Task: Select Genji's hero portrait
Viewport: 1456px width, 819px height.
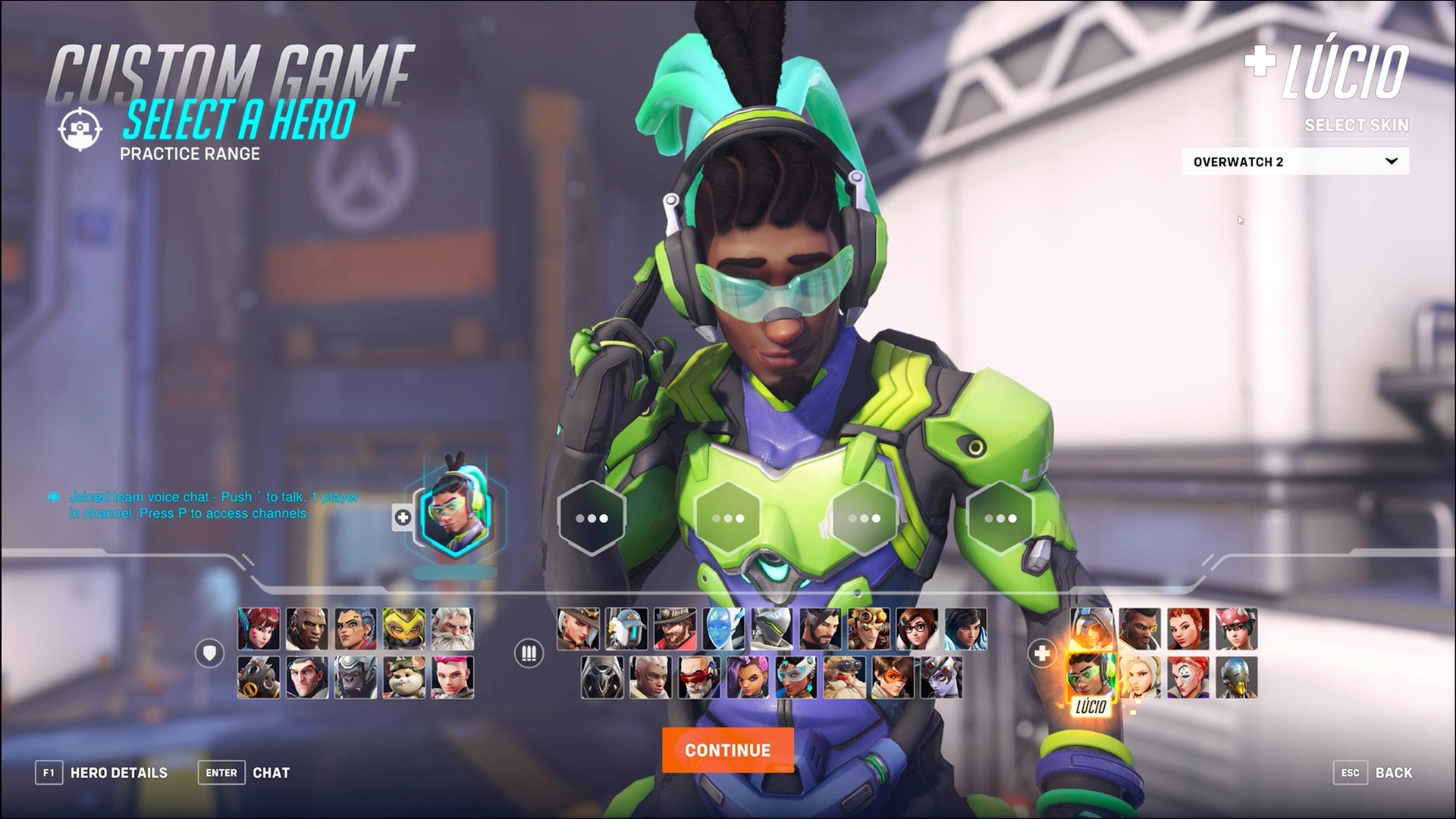Action: coord(773,629)
